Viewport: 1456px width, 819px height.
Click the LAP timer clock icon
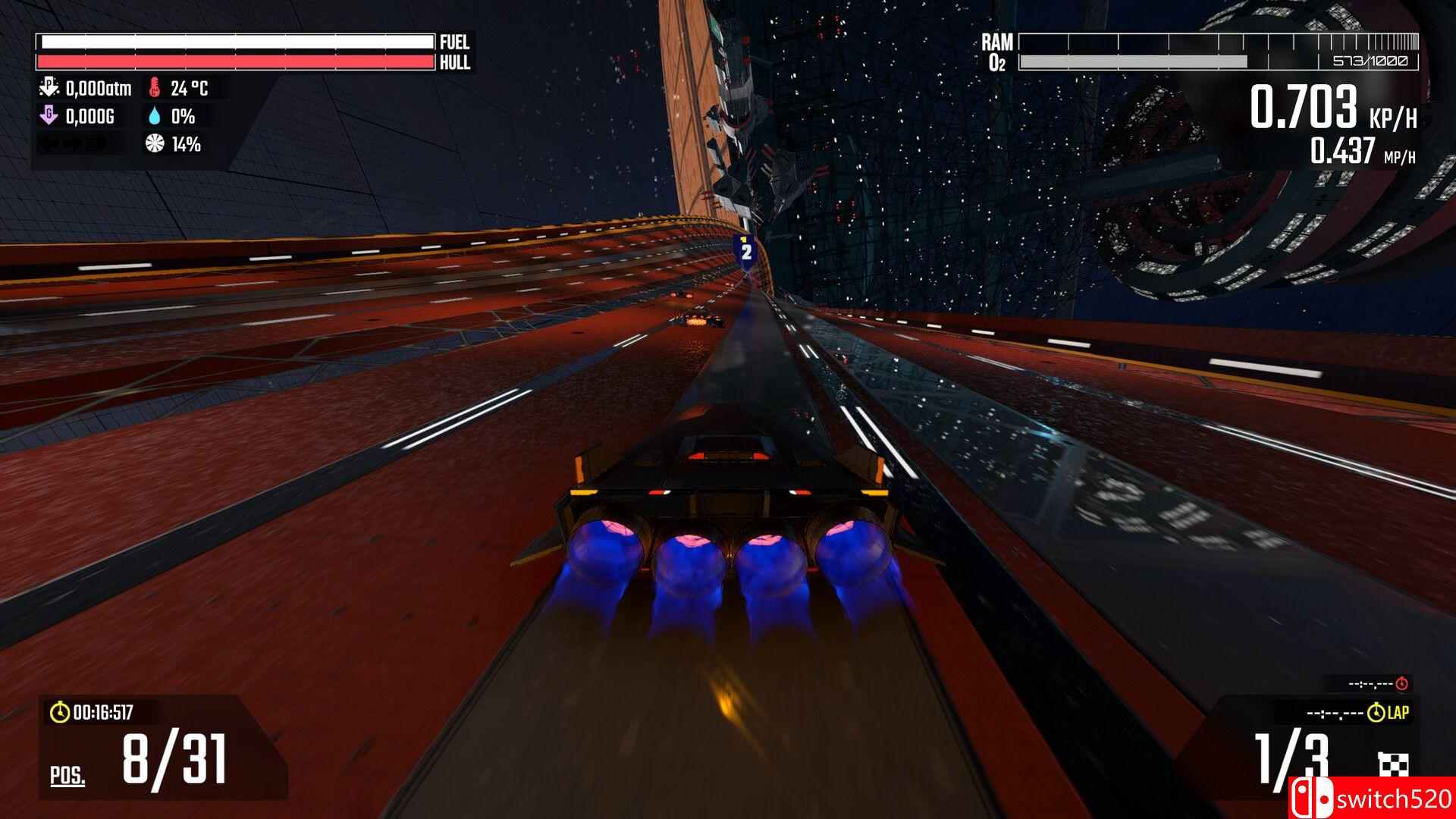pyautogui.click(x=1376, y=713)
